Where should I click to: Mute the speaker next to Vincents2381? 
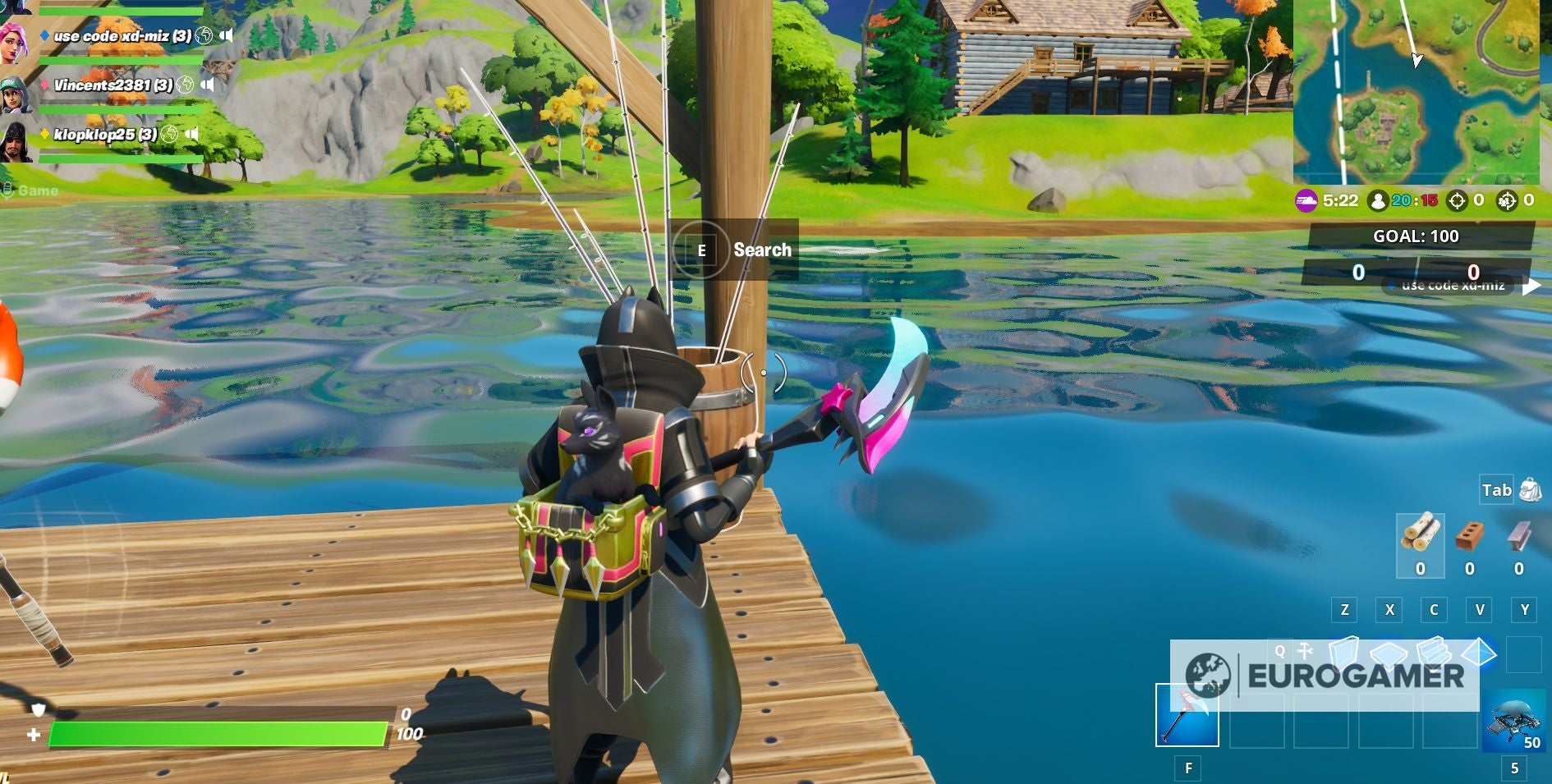pyautogui.click(x=208, y=83)
